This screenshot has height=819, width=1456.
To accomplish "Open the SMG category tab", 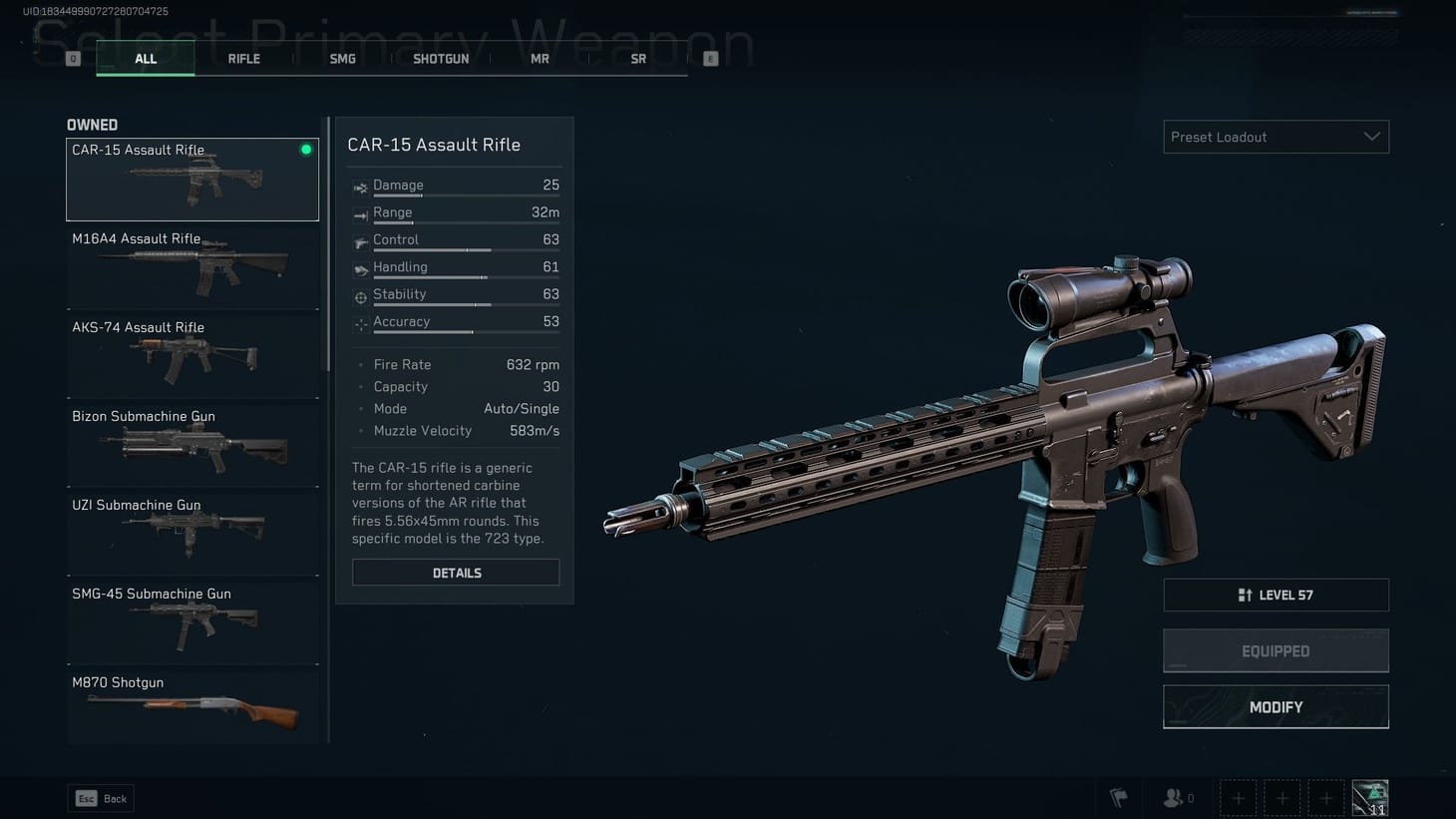I will pos(342,58).
